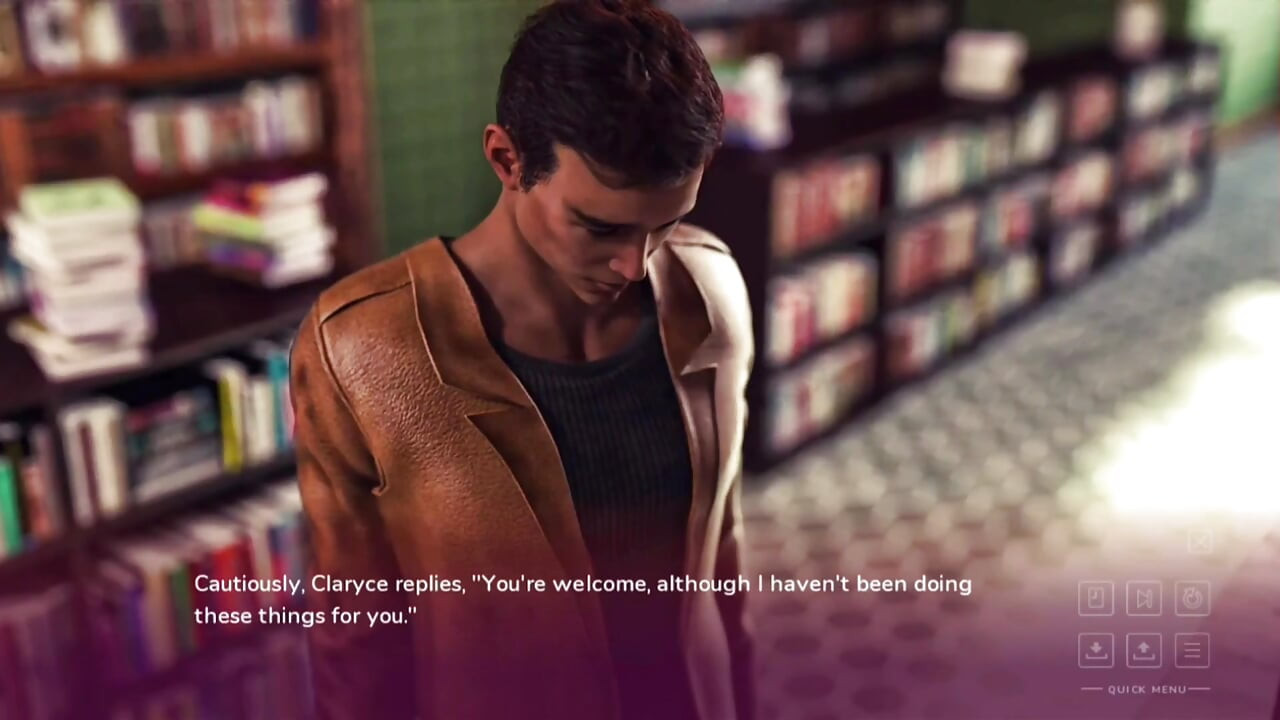Close the quick menu with the X button

click(x=1199, y=542)
